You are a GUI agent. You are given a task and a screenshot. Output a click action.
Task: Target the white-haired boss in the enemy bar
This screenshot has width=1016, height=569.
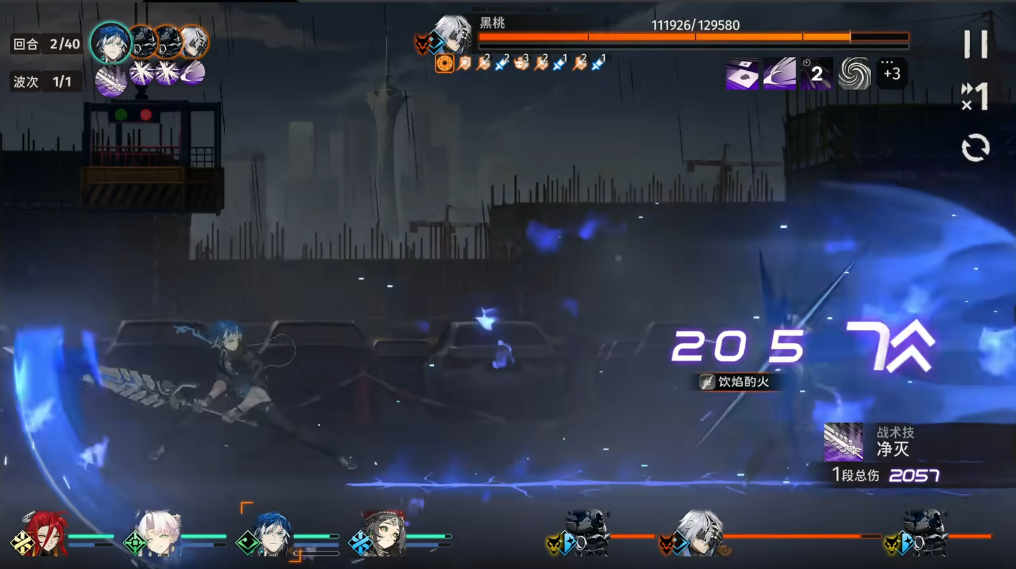(699, 532)
